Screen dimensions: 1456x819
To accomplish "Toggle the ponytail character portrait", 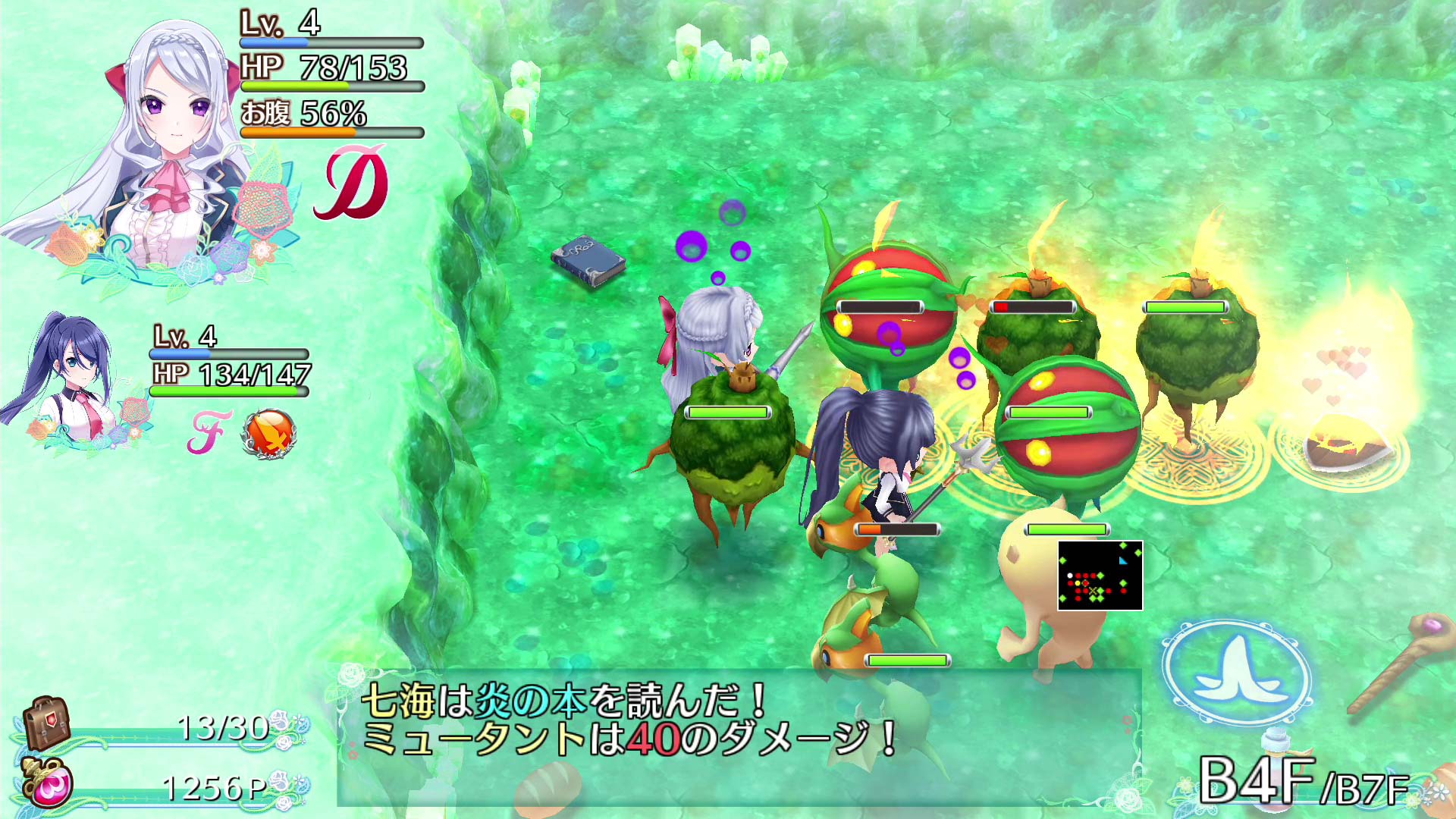I will pyautogui.click(x=72, y=379).
